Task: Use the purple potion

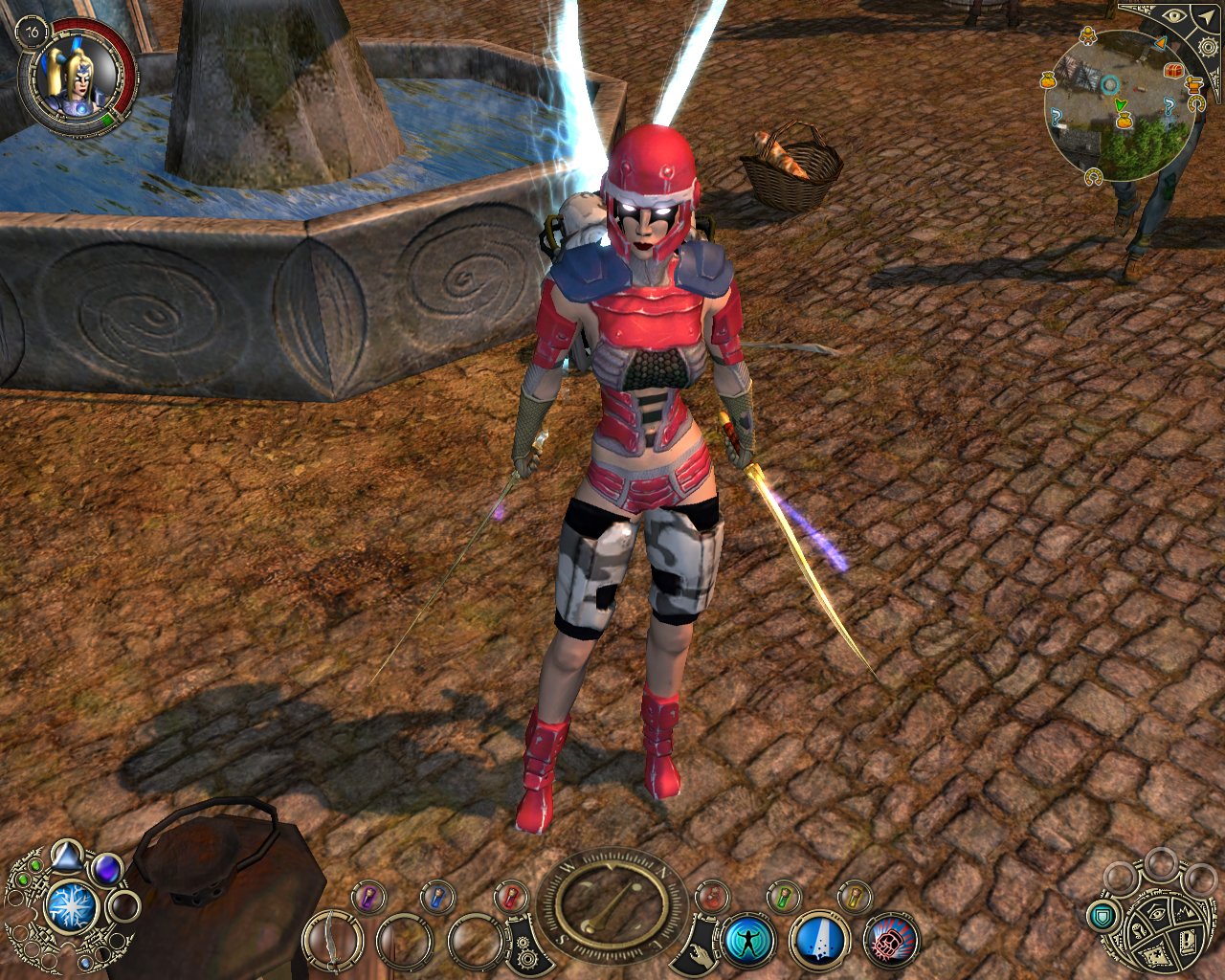Action: [367, 897]
